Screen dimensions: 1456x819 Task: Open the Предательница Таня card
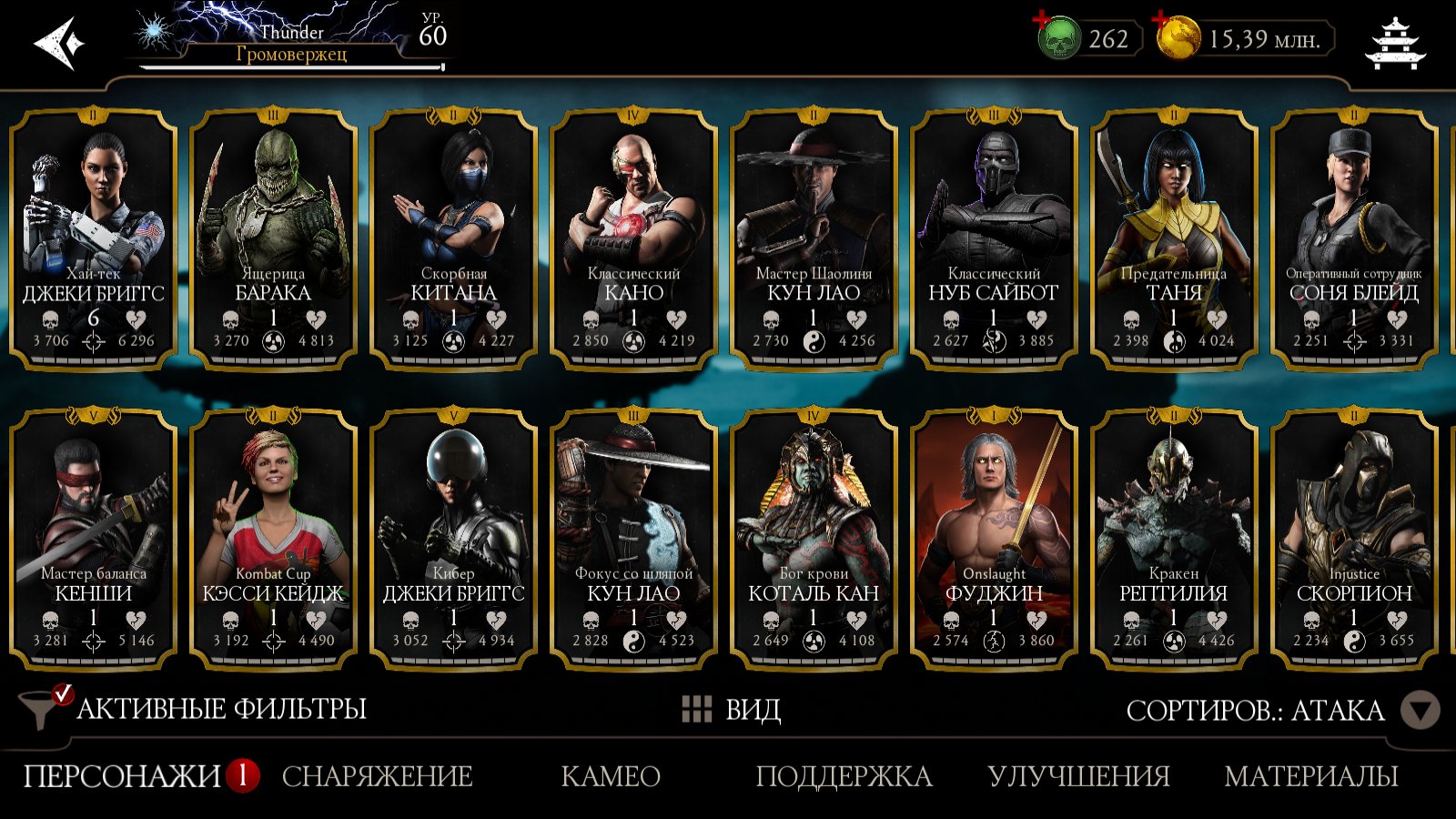pyautogui.click(x=1174, y=238)
